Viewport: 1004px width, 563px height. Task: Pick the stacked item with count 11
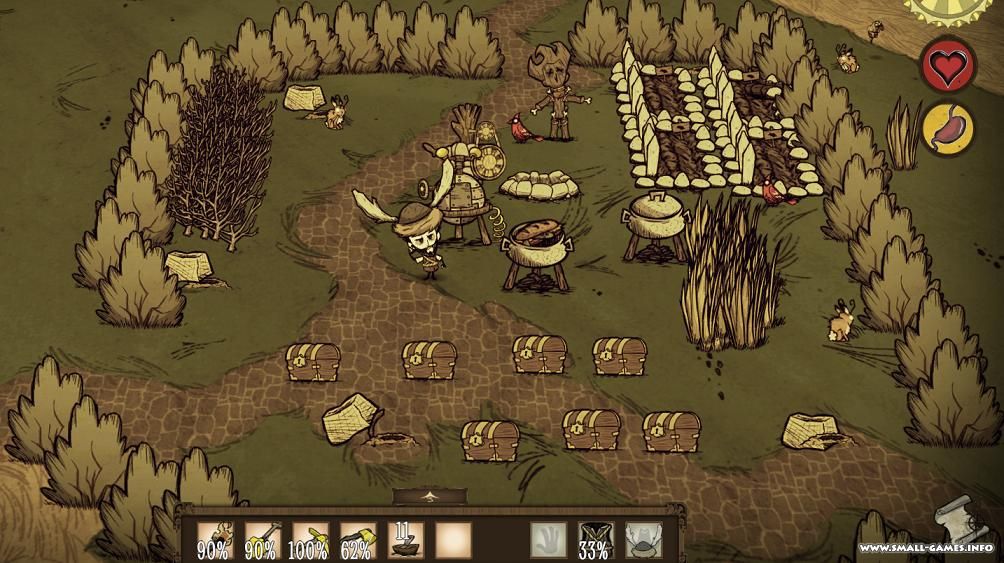405,540
